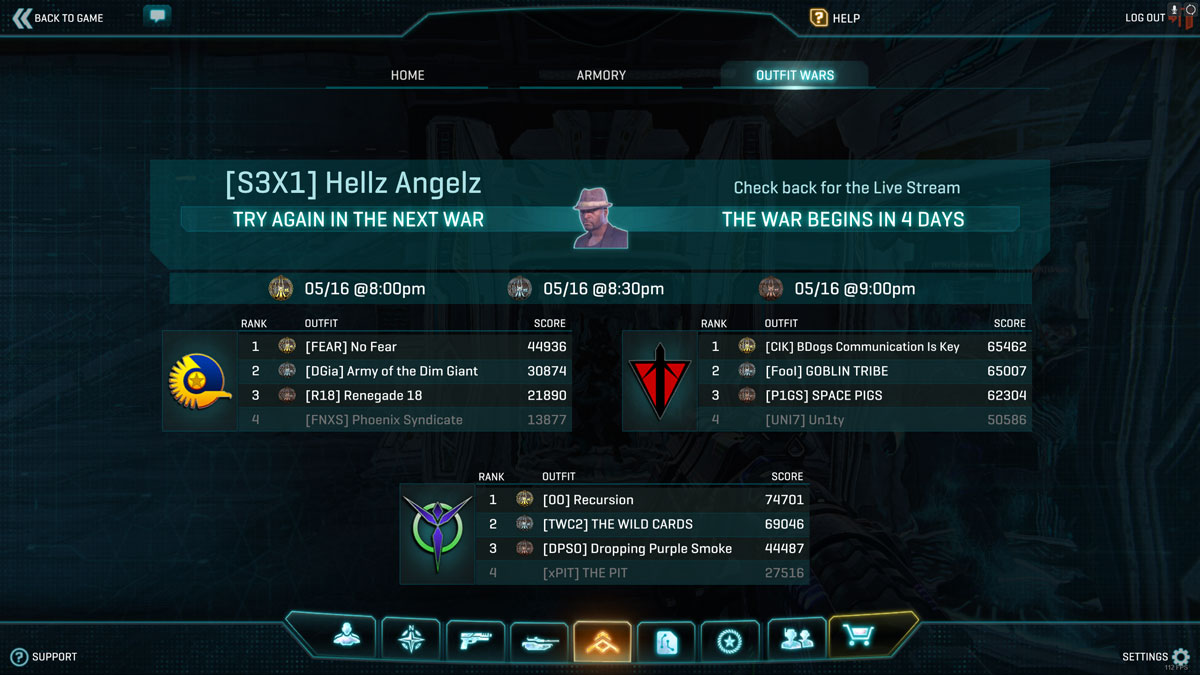This screenshot has width=1200, height=675.
Task: Open the compass map toolbar icon
Action: [x=410, y=639]
